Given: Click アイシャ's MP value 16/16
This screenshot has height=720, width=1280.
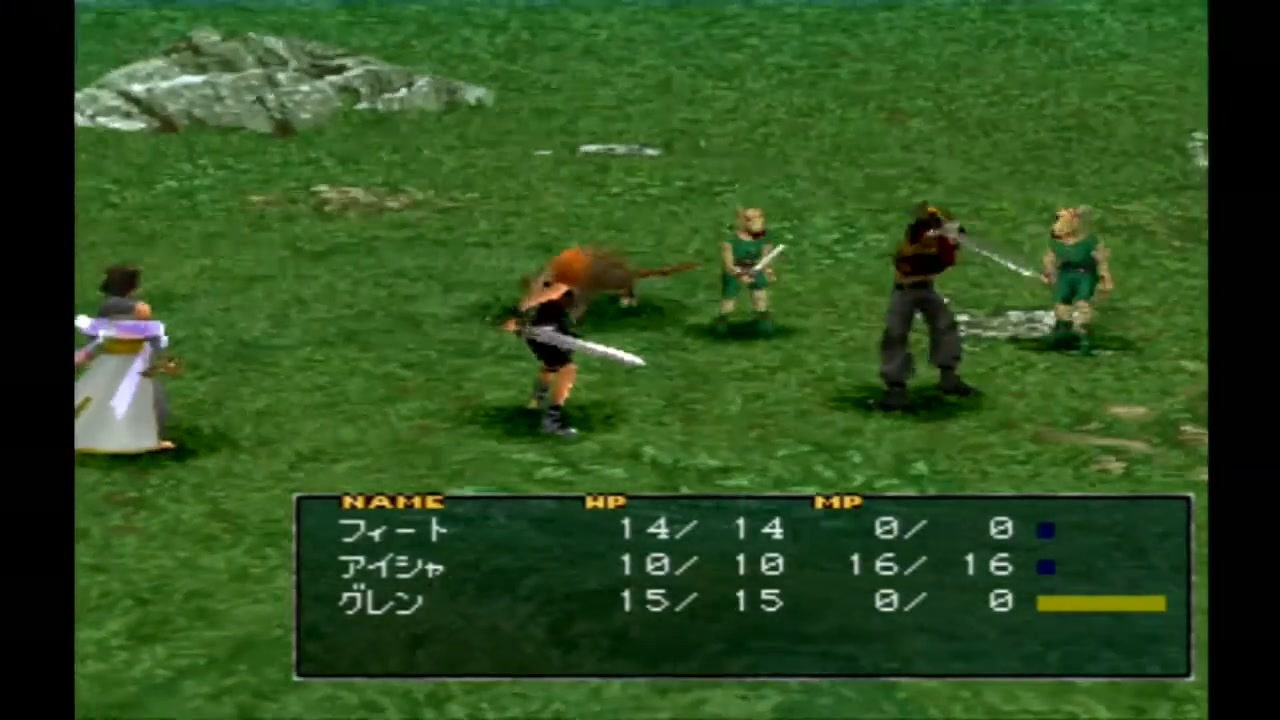Looking at the screenshot, I should pos(930,566).
